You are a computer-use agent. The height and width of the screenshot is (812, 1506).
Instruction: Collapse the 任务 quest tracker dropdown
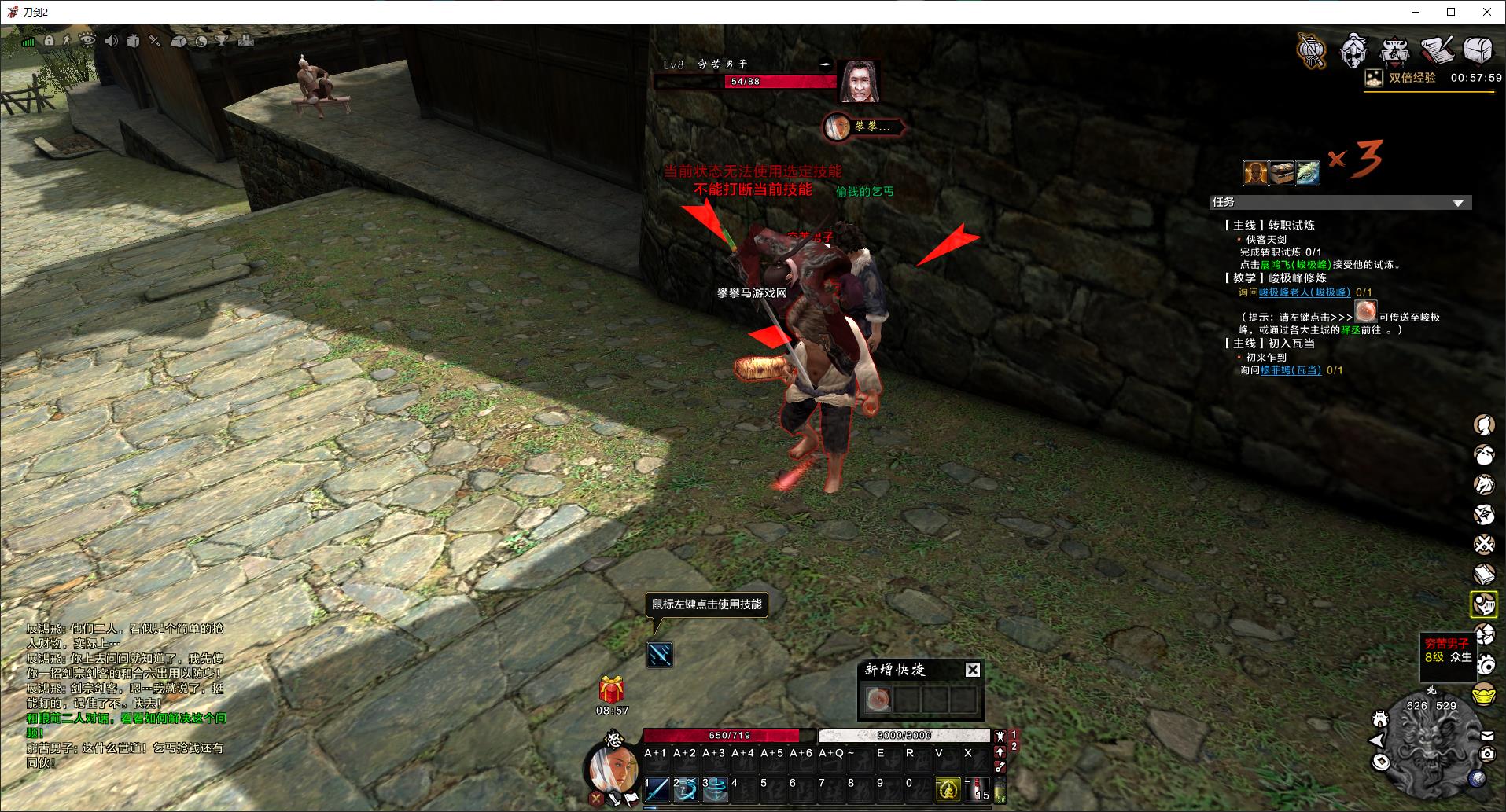click(1458, 203)
